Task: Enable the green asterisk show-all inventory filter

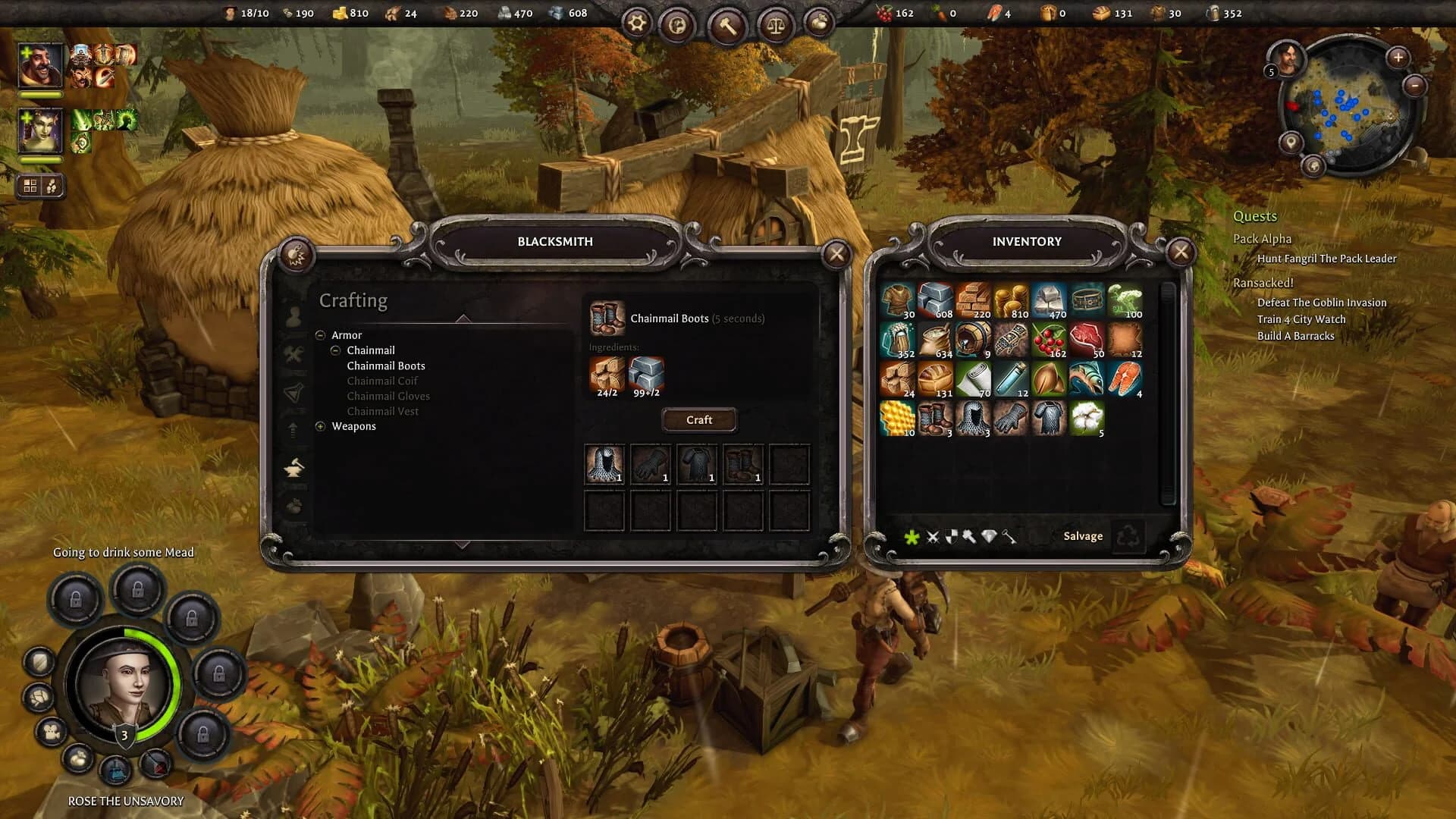Action: tap(910, 536)
